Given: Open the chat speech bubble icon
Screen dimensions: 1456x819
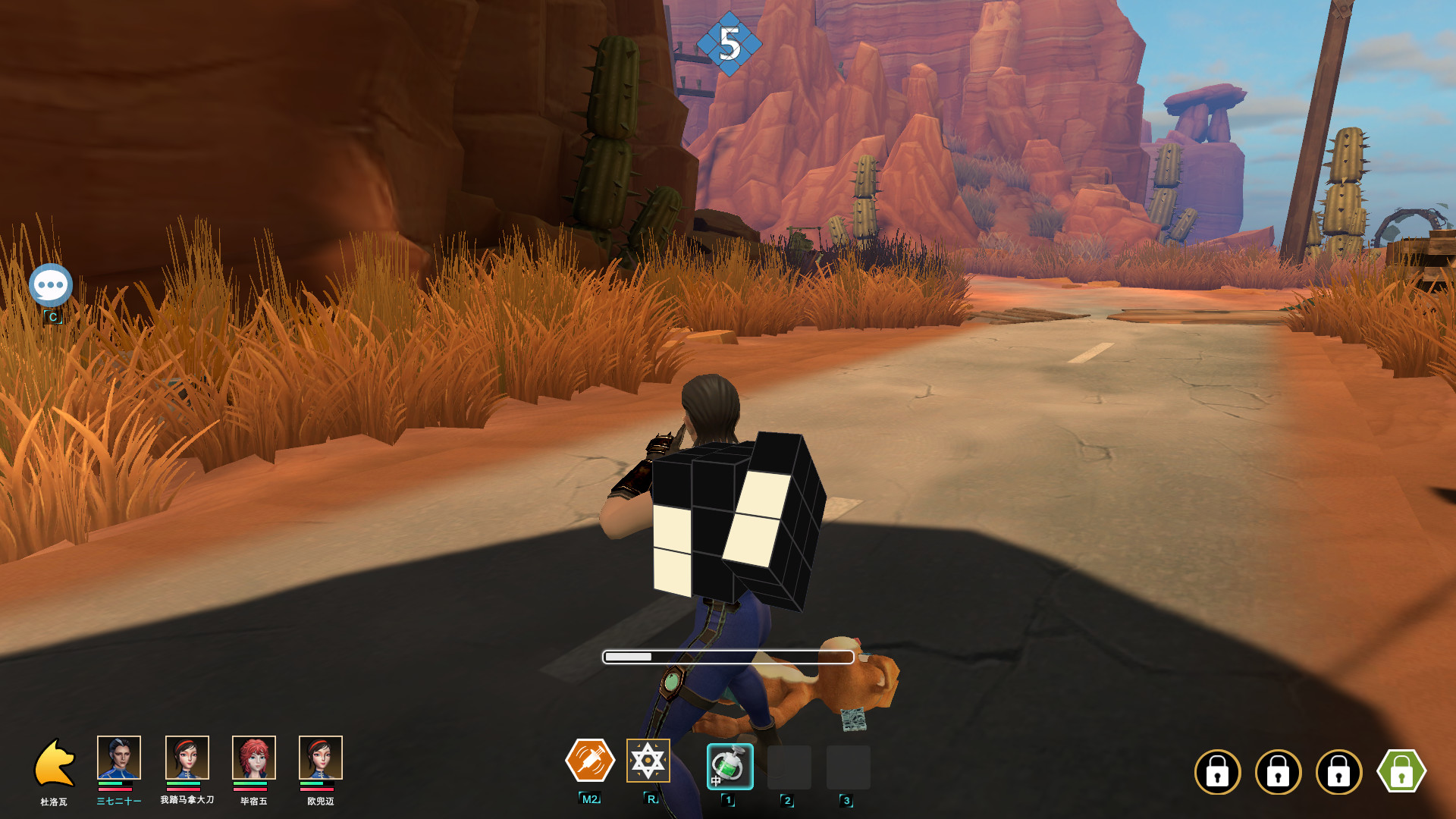Looking at the screenshot, I should 51,285.
